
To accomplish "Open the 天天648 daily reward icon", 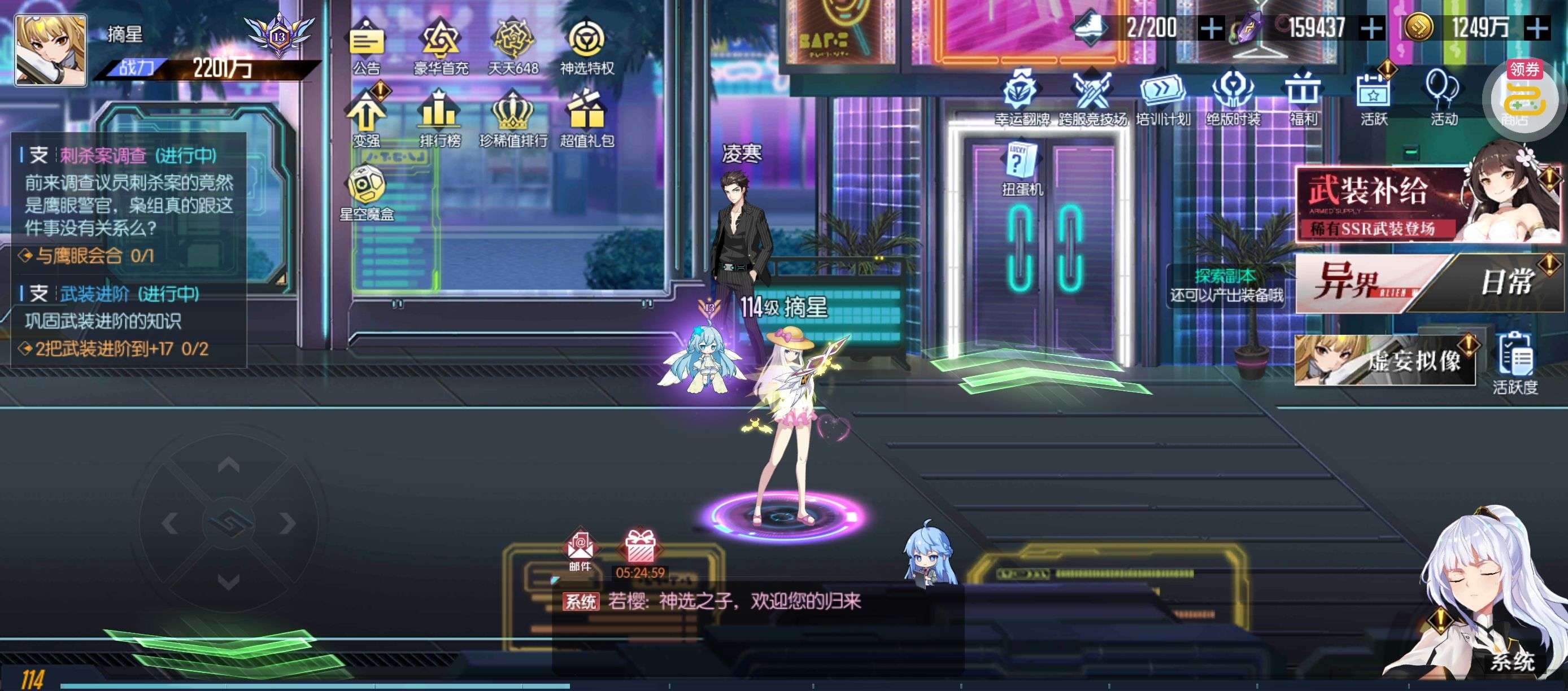I will pyautogui.click(x=513, y=45).
